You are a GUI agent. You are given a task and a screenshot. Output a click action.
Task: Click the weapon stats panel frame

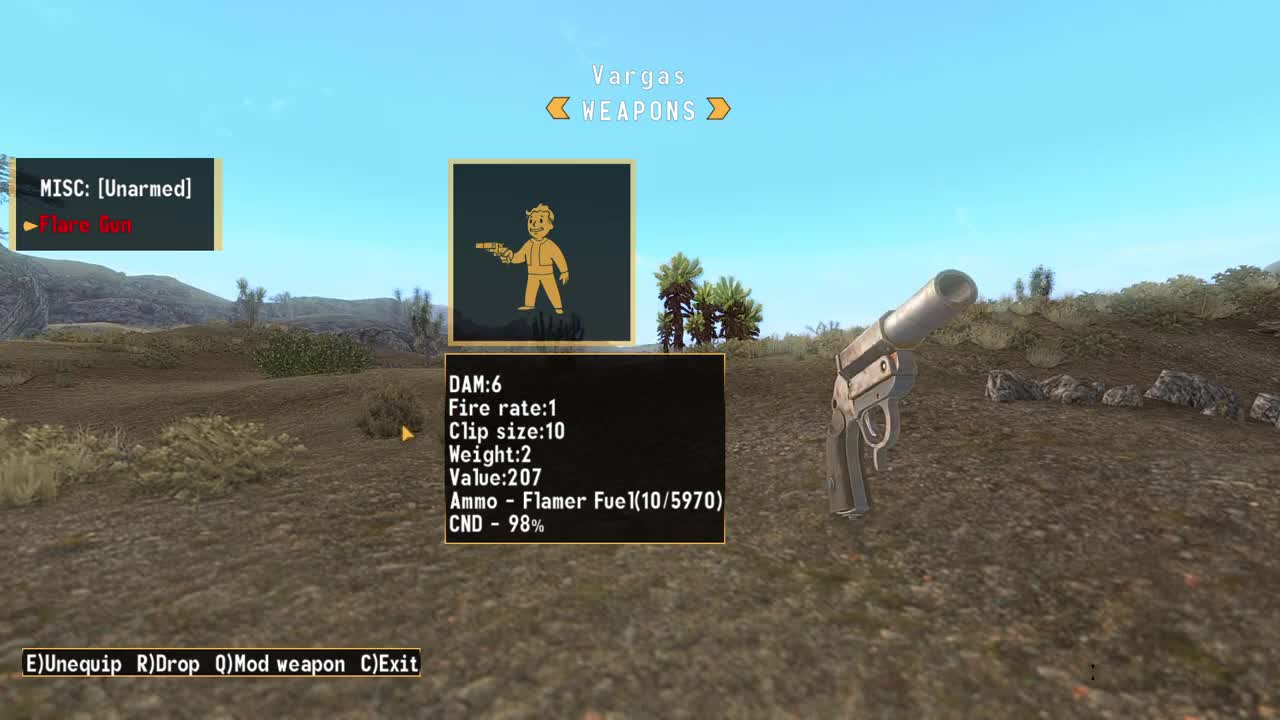pos(585,355)
